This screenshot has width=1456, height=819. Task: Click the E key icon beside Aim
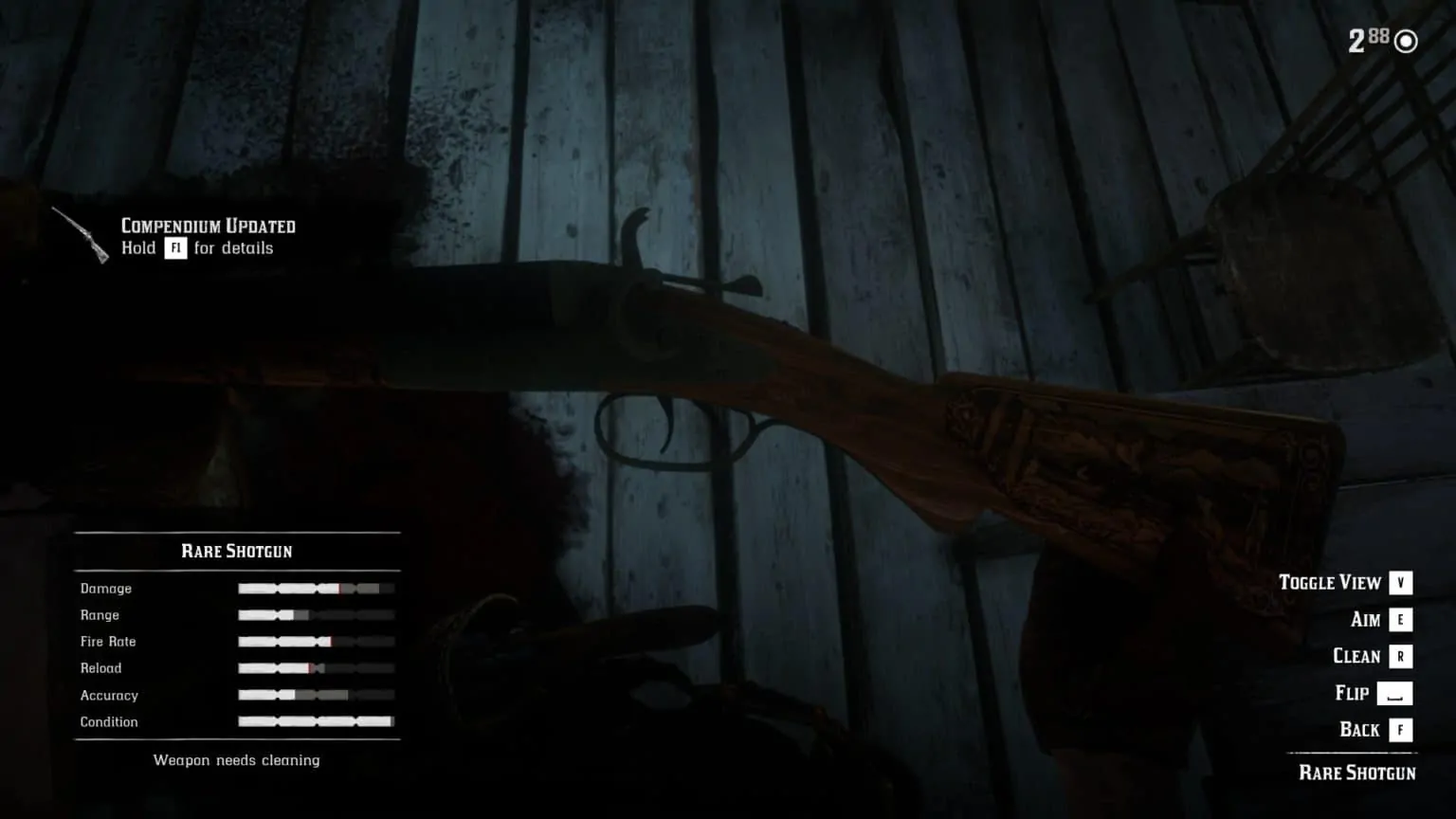[1400, 619]
